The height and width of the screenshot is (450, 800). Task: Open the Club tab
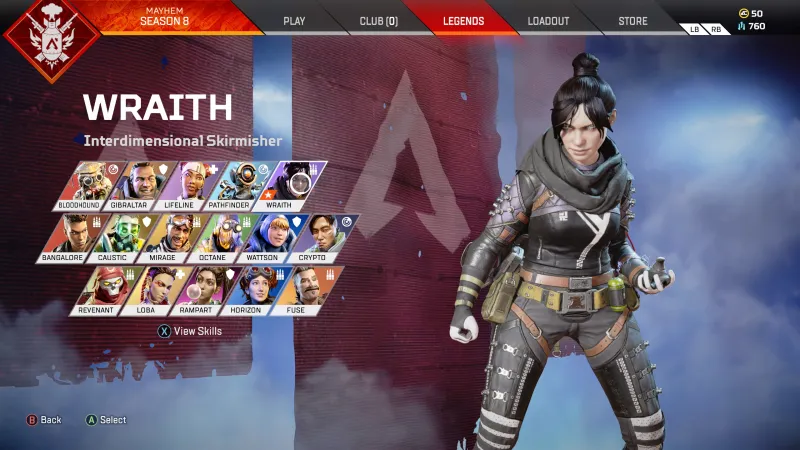(378, 20)
